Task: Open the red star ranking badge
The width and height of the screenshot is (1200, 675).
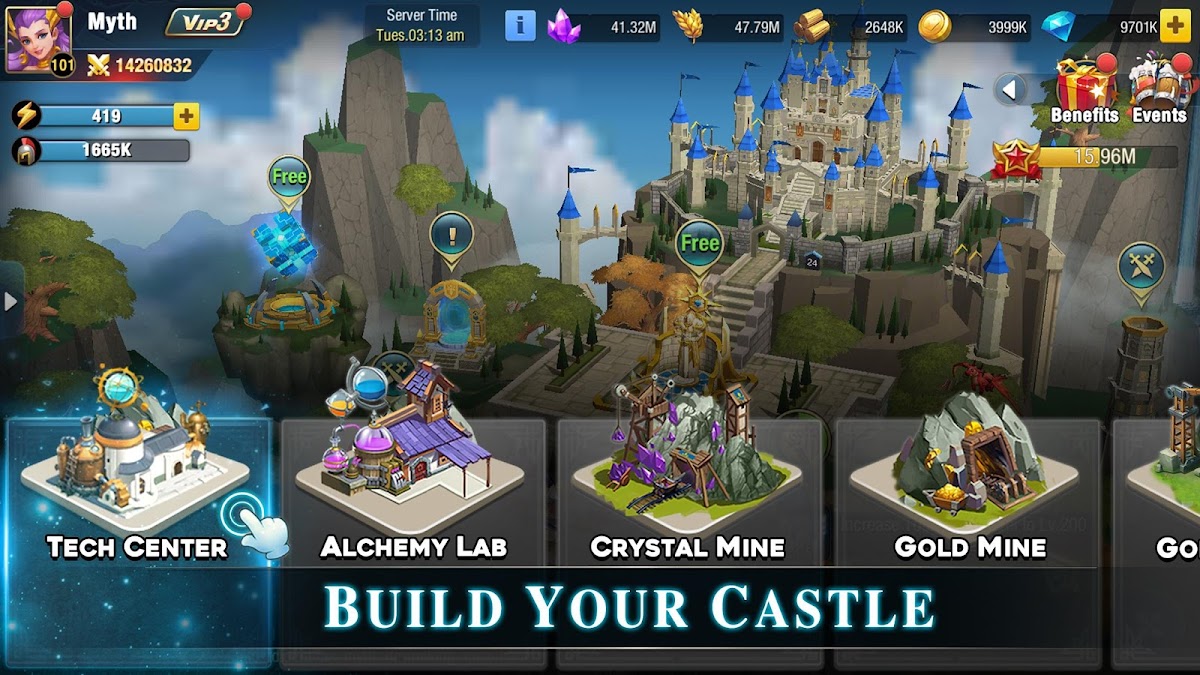Action: pyautogui.click(x=1016, y=158)
